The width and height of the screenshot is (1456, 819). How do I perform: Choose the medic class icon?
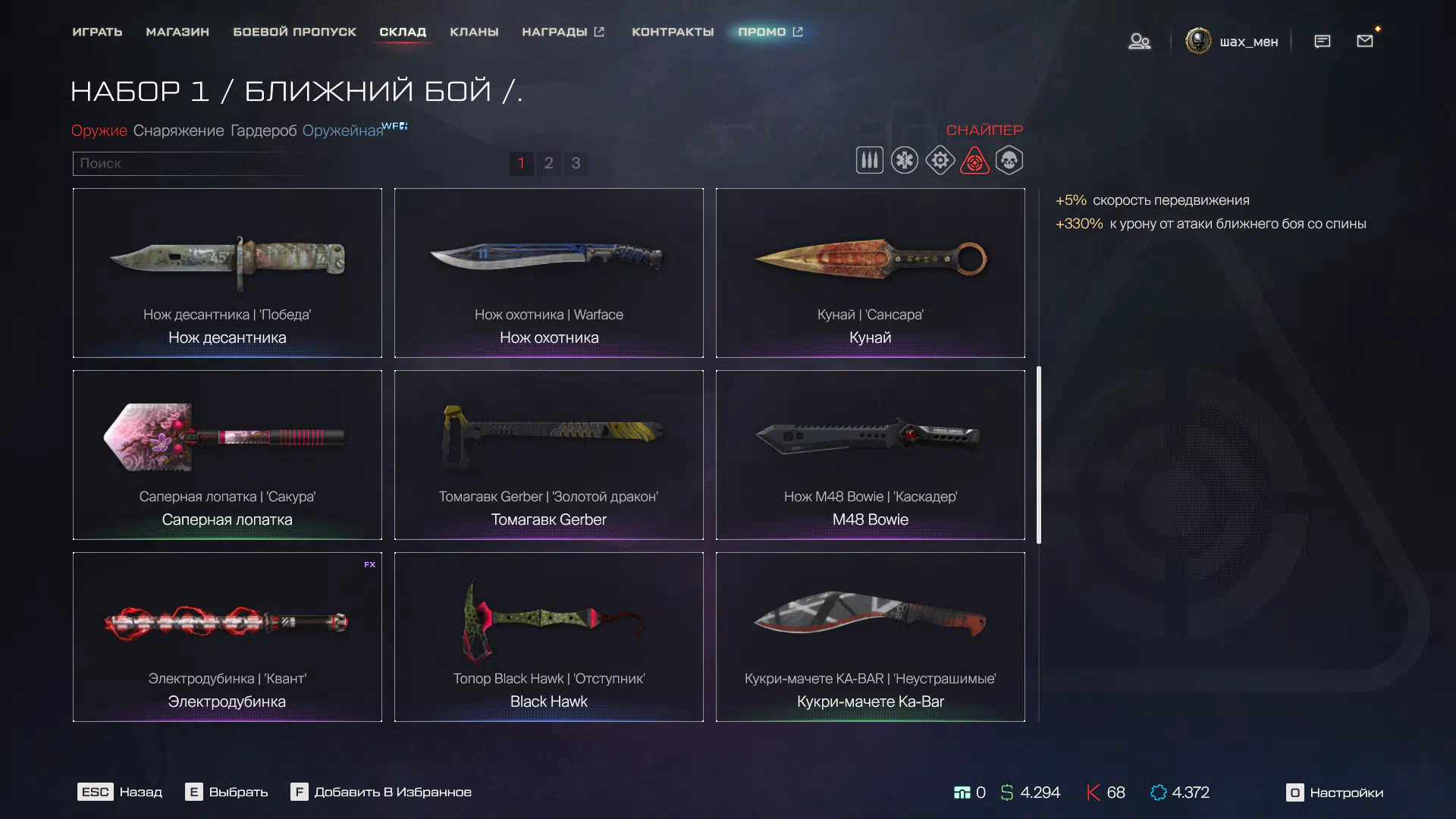coord(904,160)
